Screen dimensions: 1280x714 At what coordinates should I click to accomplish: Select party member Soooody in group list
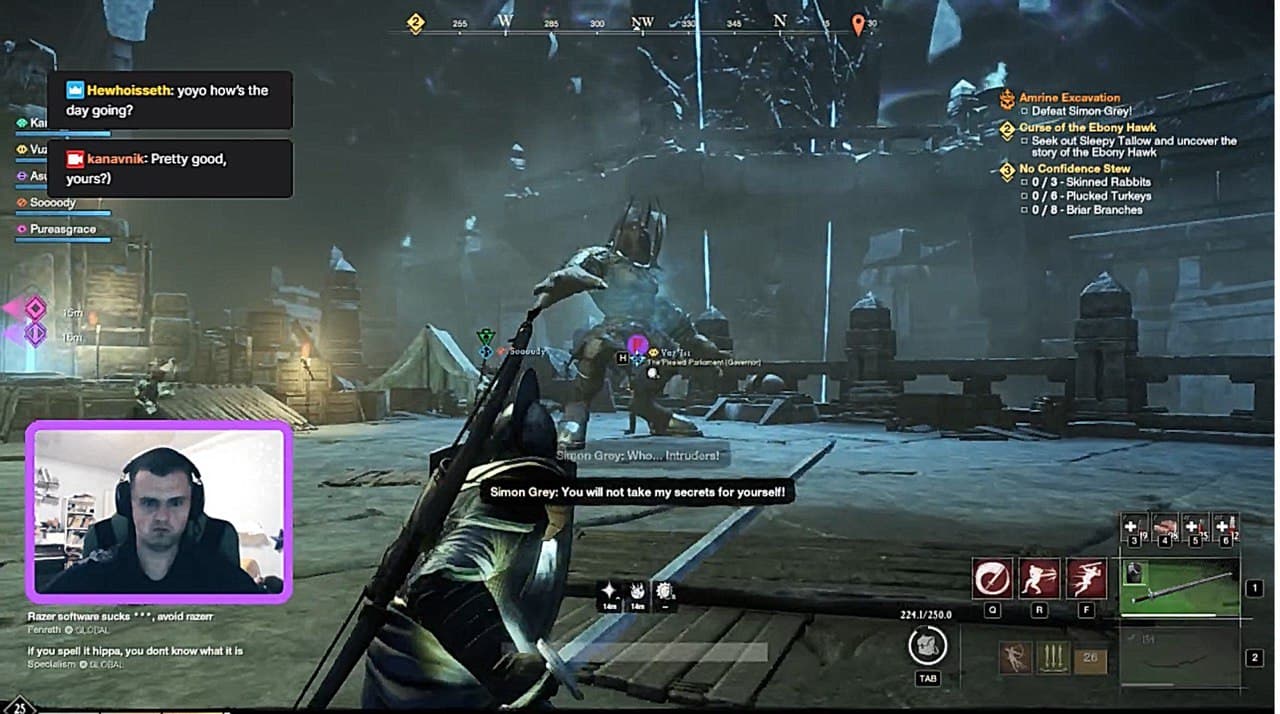[52, 203]
